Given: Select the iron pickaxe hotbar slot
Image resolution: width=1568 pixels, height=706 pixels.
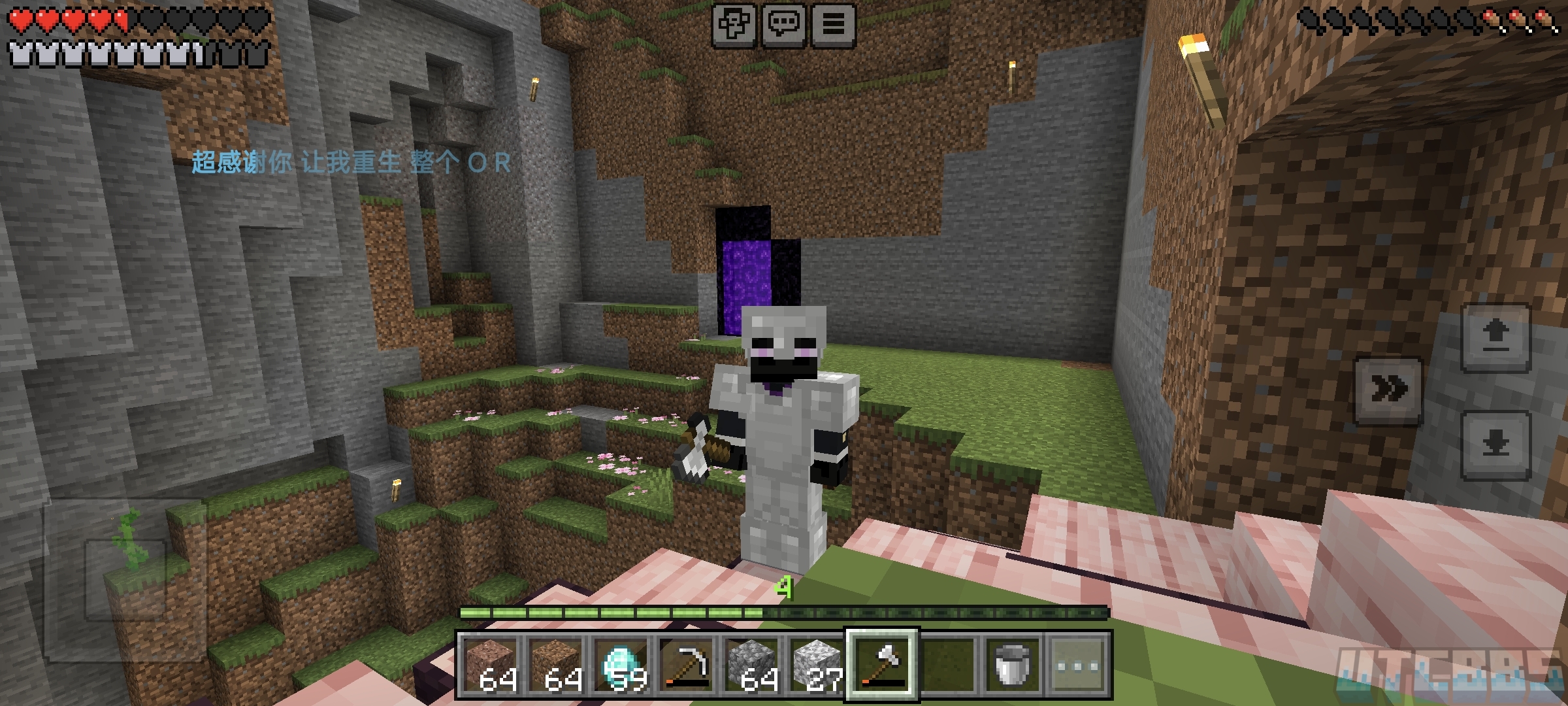Looking at the screenshot, I should point(686,665).
